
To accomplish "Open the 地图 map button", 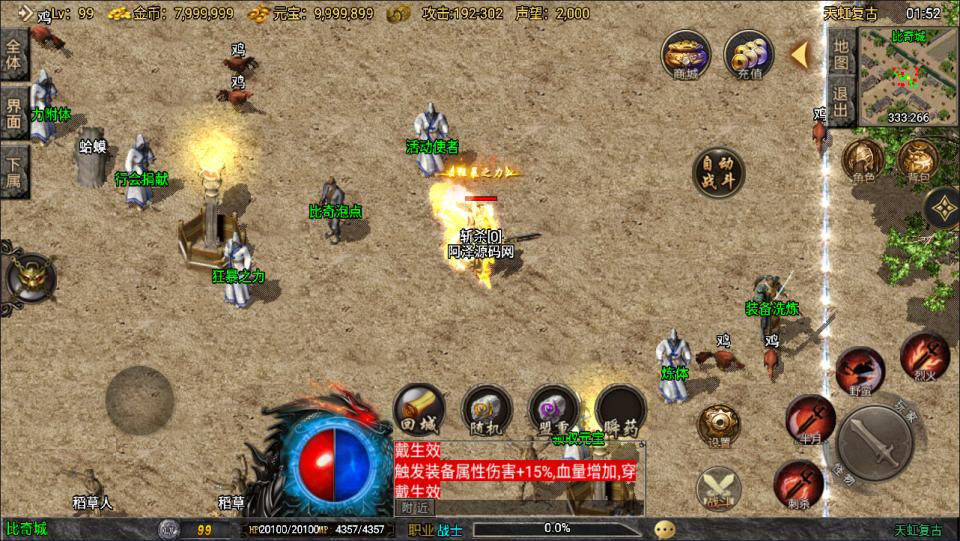I will click(841, 53).
